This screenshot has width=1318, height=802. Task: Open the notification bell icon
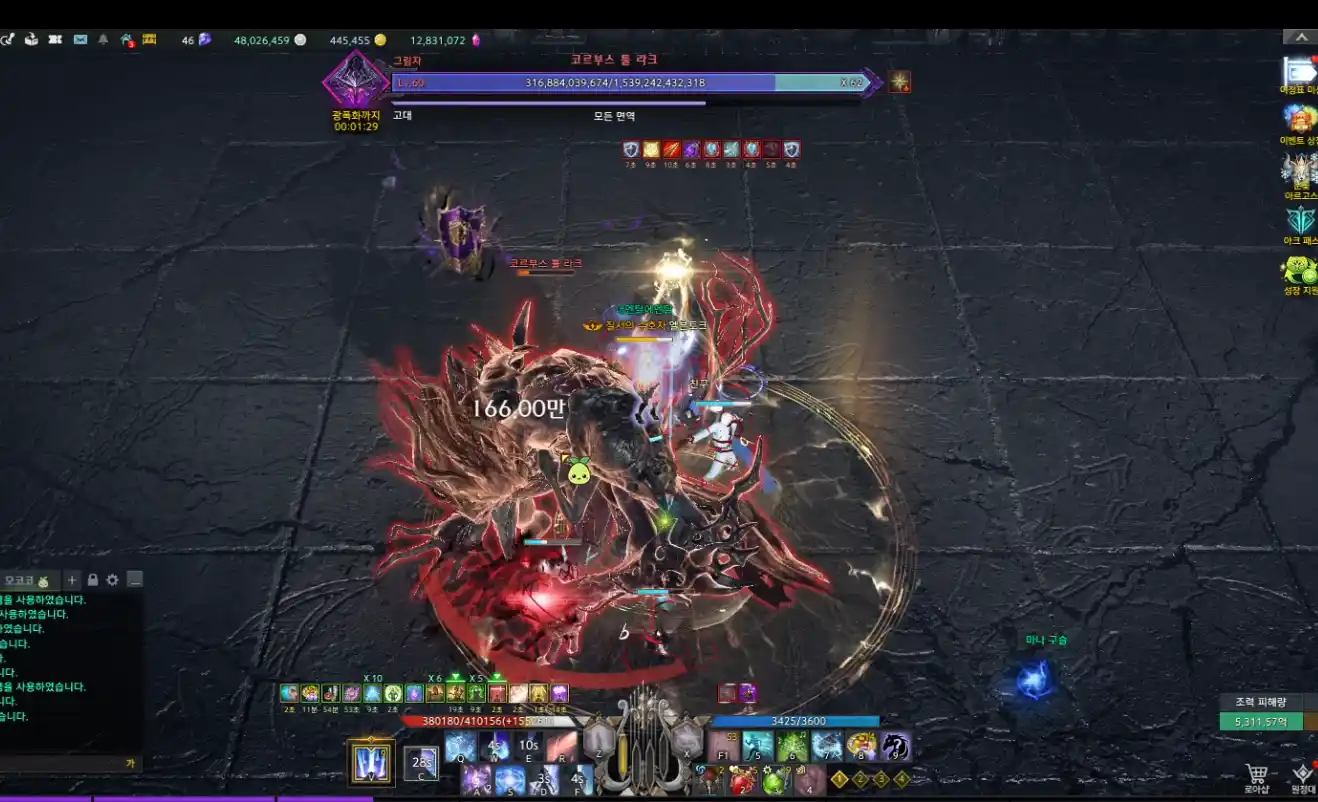[103, 40]
